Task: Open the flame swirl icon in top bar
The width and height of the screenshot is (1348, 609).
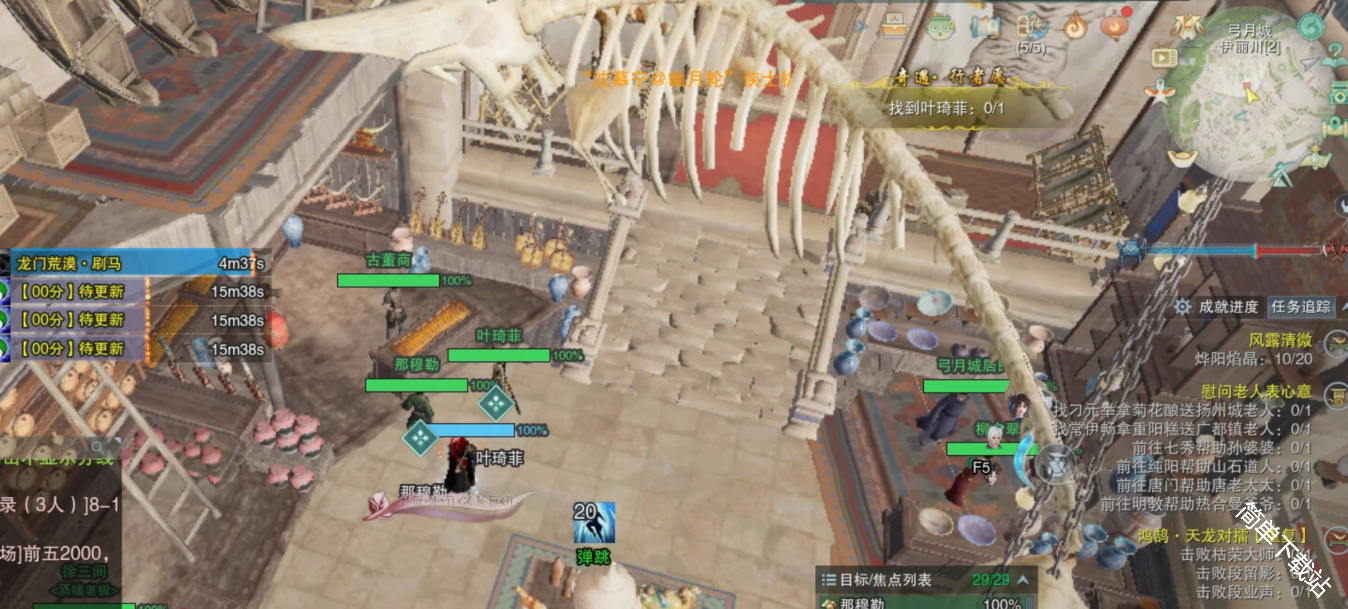Action: (1075, 26)
